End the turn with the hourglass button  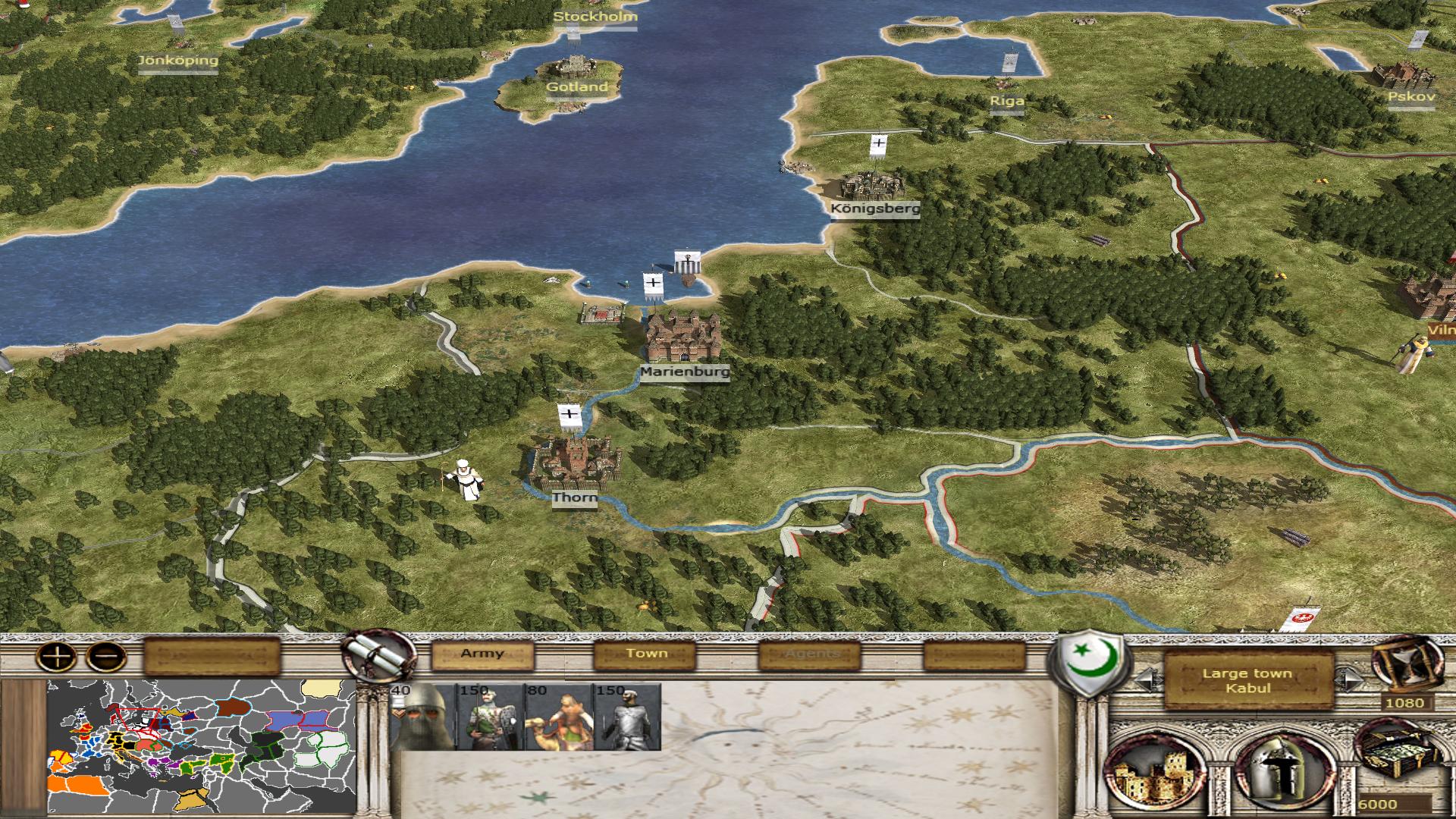1408,664
